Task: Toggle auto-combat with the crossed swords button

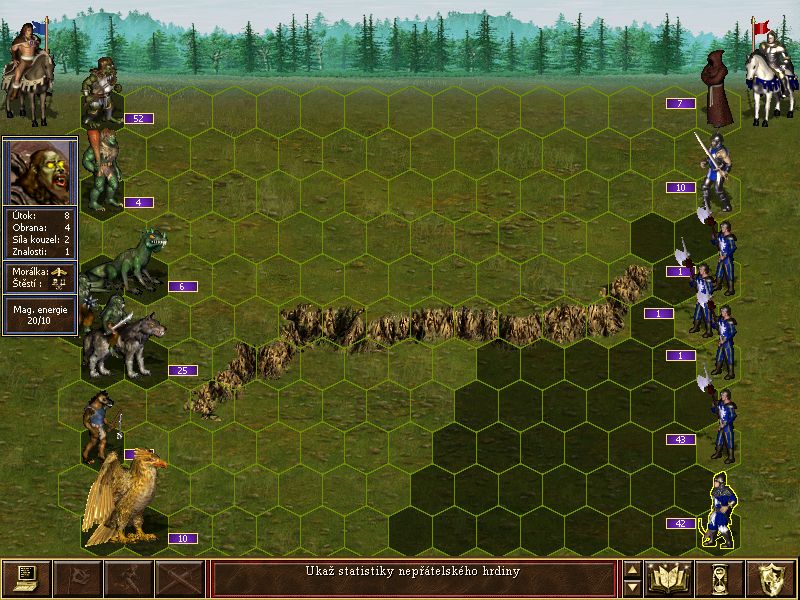Action: [x=180, y=578]
